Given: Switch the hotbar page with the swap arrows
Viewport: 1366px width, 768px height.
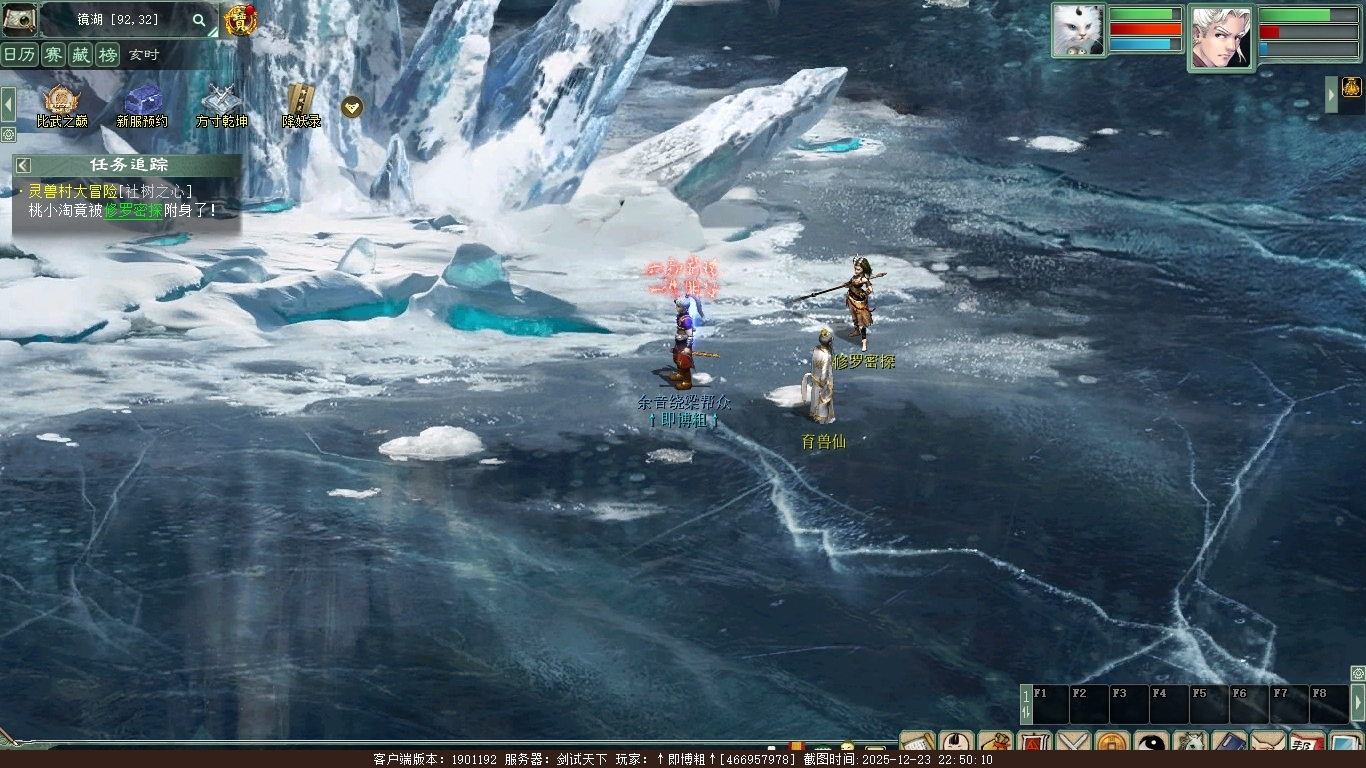Looking at the screenshot, I should tap(1026, 704).
